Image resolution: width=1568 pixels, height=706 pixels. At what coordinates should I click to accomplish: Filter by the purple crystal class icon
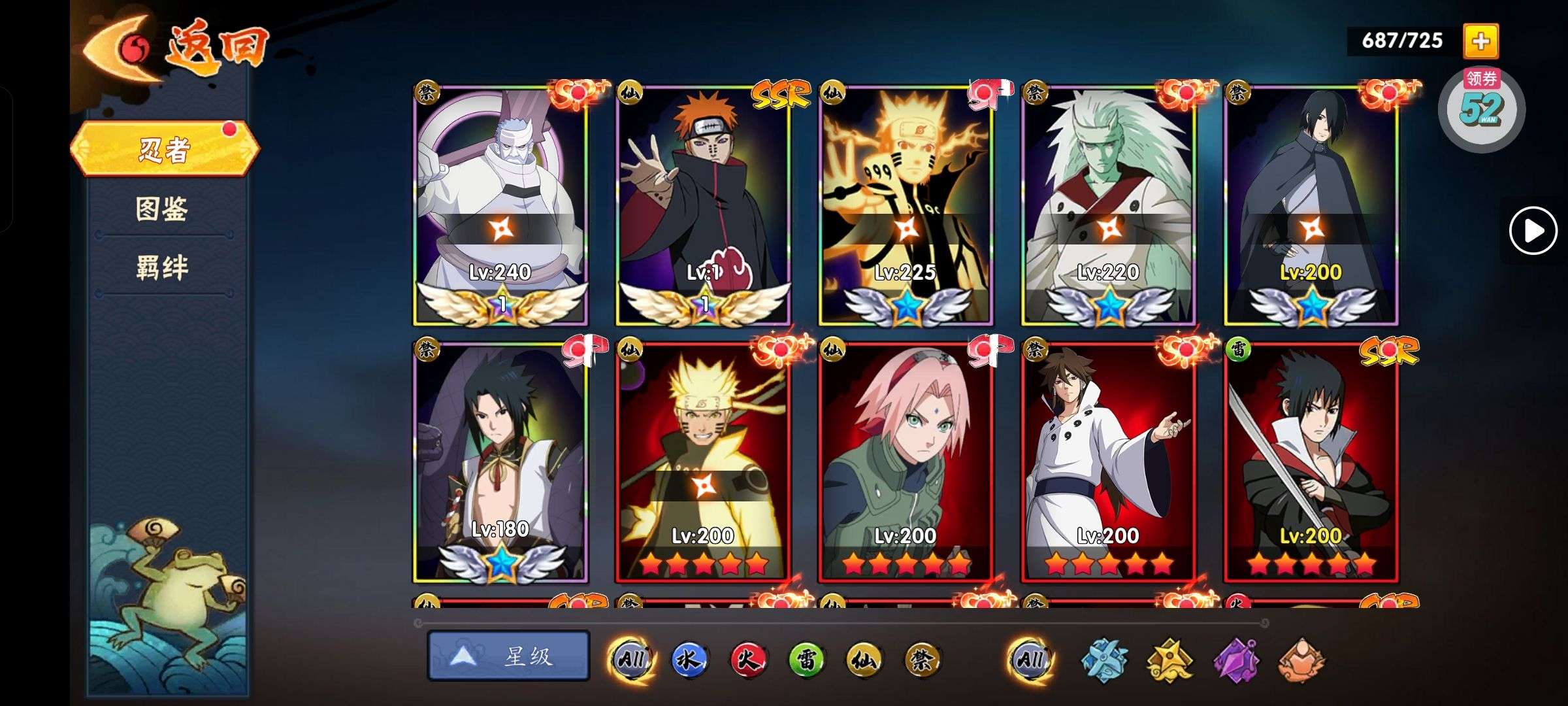point(1236,659)
